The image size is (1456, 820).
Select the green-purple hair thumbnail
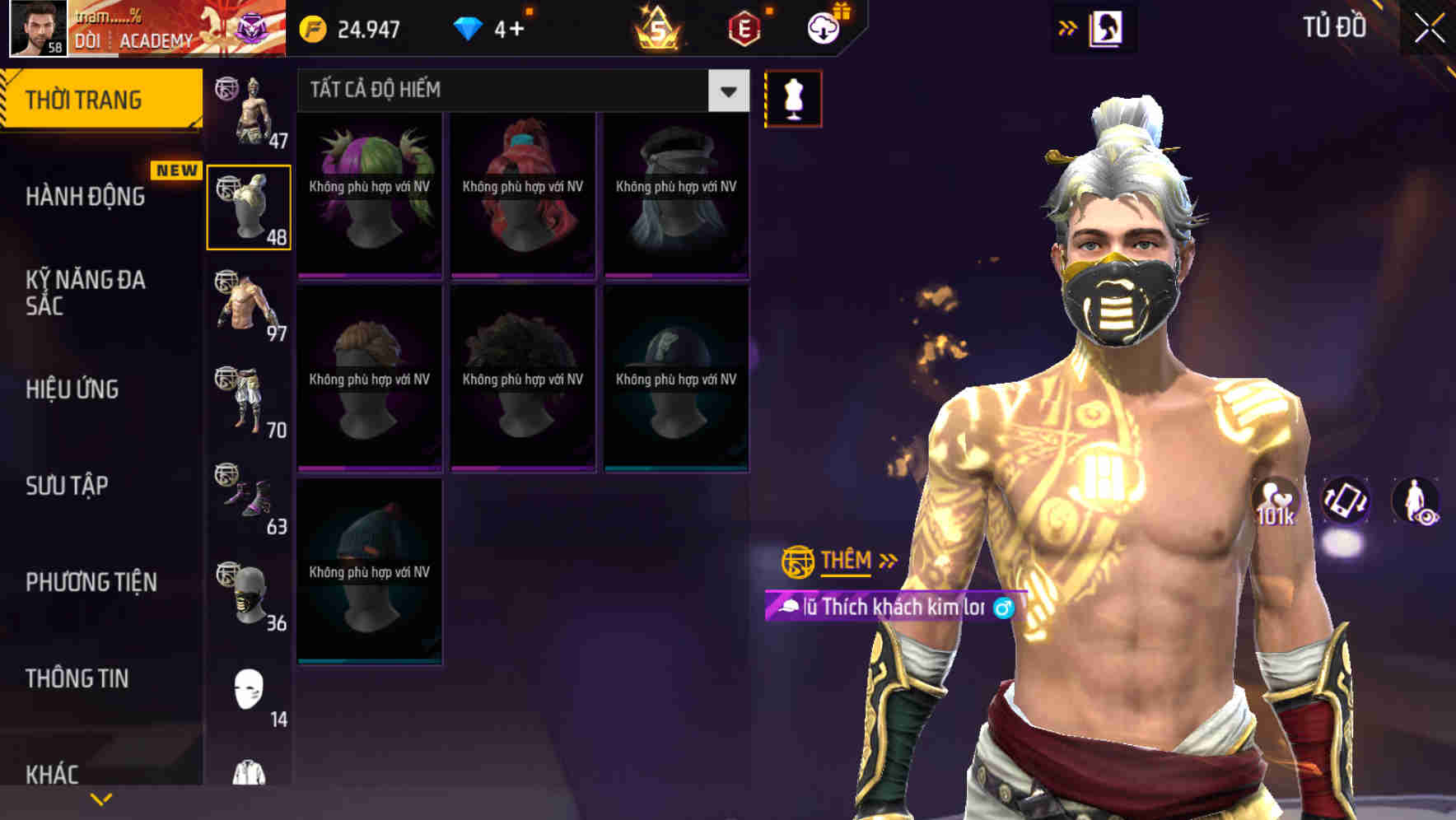[x=369, y=193]
